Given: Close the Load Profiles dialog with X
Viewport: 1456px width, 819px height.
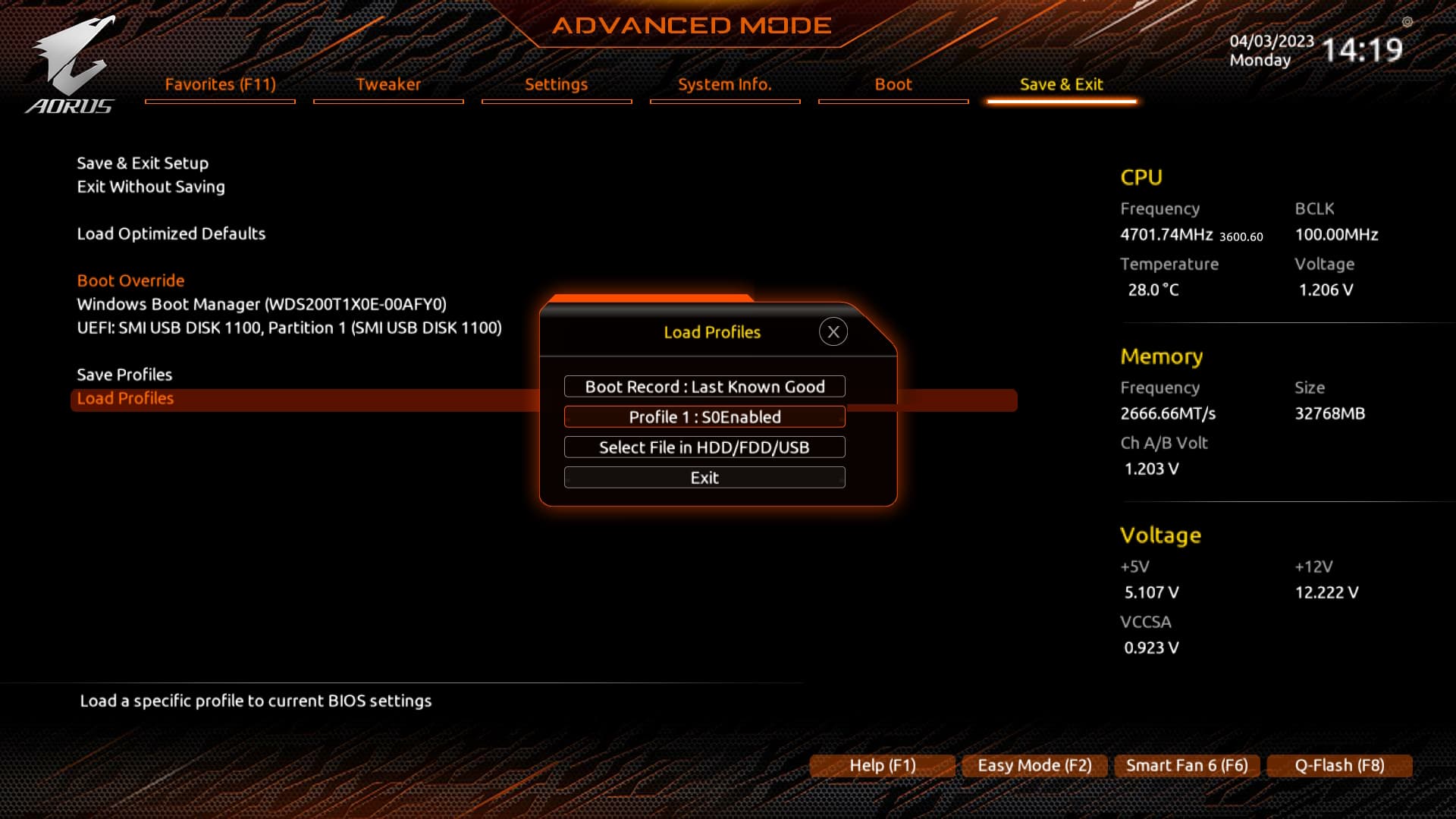Looking at the screenshot, I should click(833, 331).
